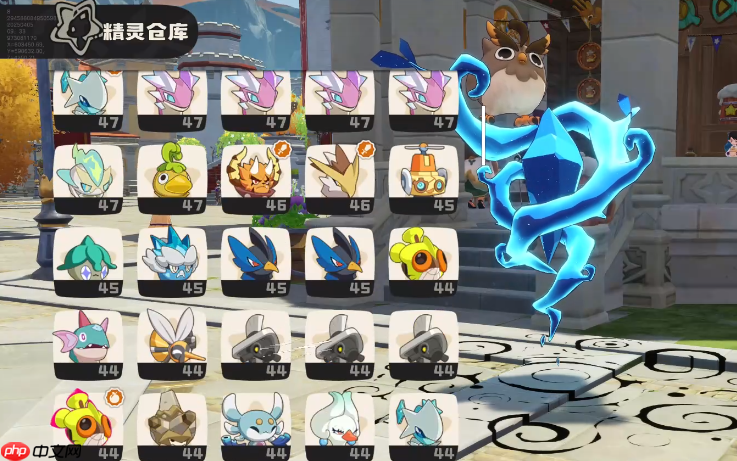This screenshot has height=461, width=737.
Task: Pick the orange horned angry-faced spirit
Action: click(x=256, y=177)
